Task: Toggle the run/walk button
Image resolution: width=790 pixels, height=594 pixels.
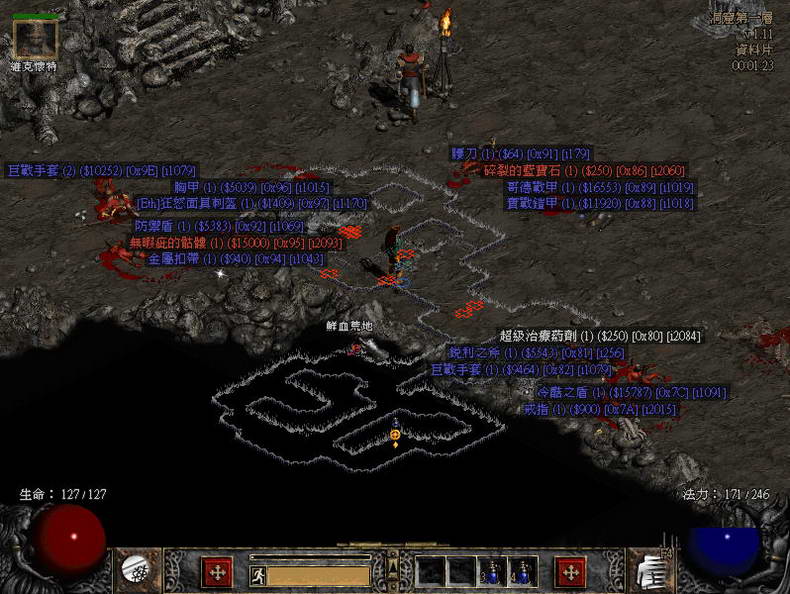Action: pos(257,575)
